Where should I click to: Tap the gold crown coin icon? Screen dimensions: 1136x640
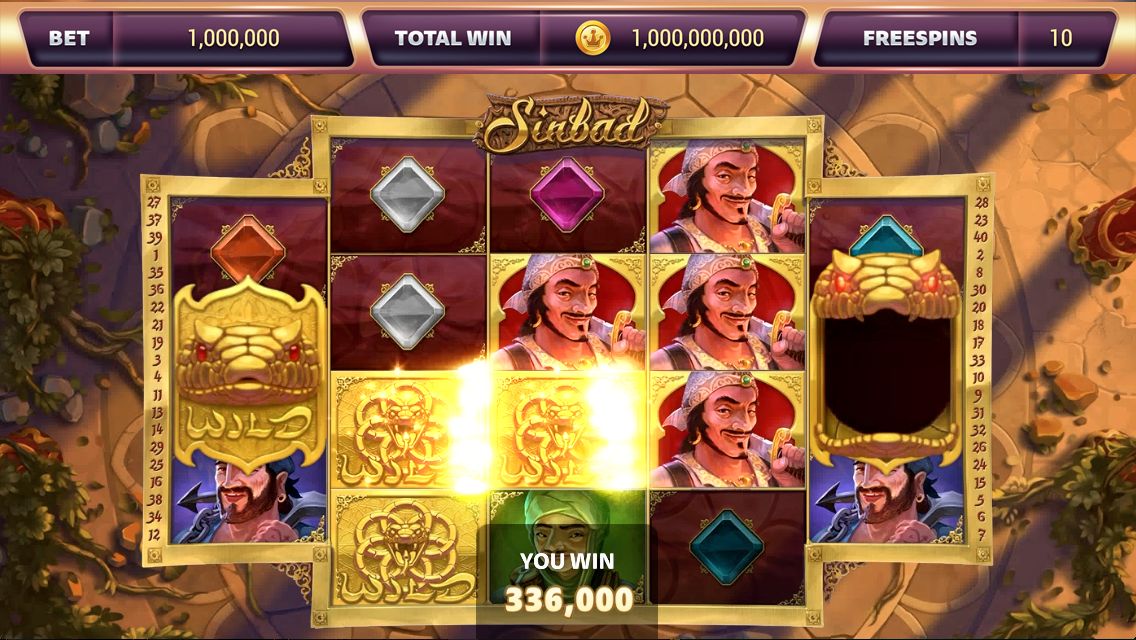point(593,39)
